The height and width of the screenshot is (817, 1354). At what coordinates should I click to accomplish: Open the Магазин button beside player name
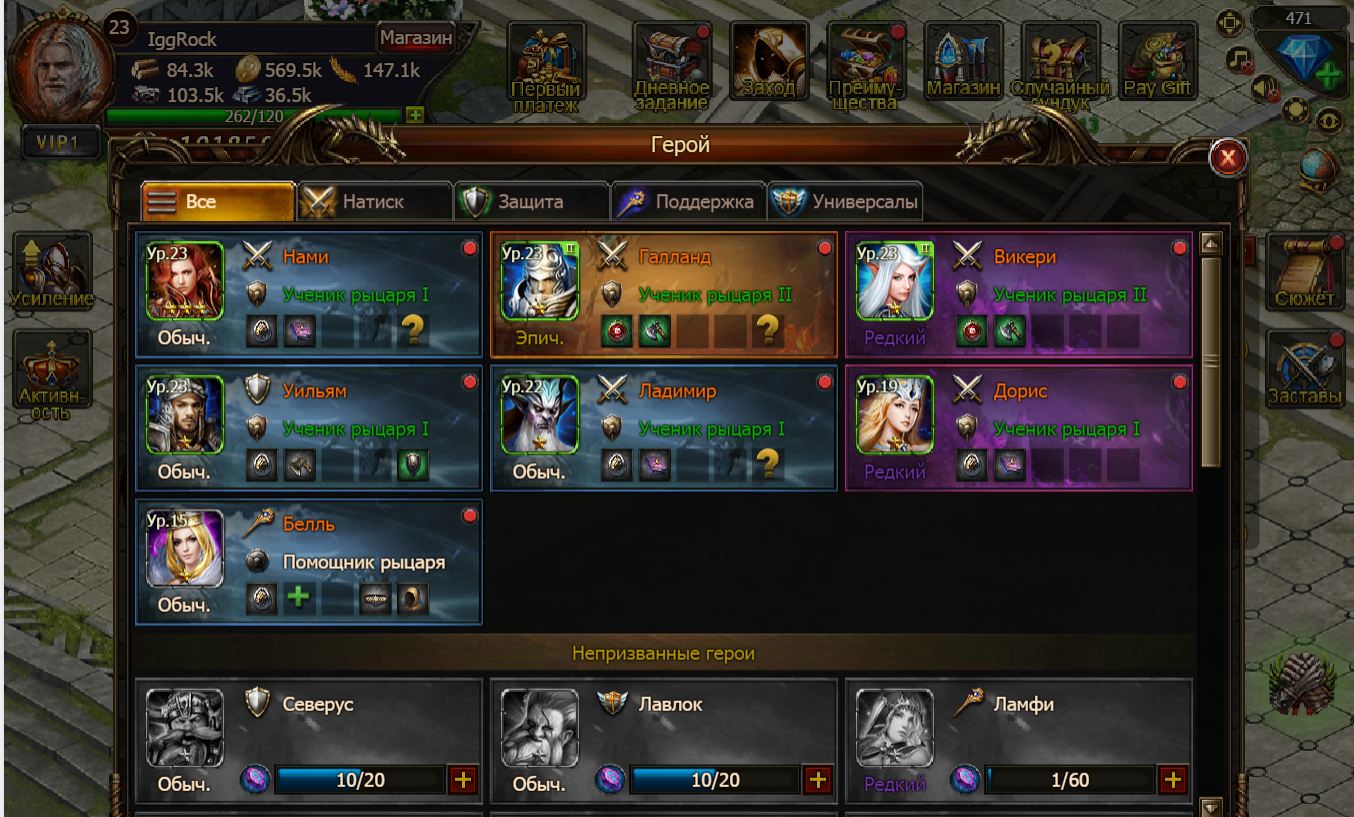click(x=415, y=39)
